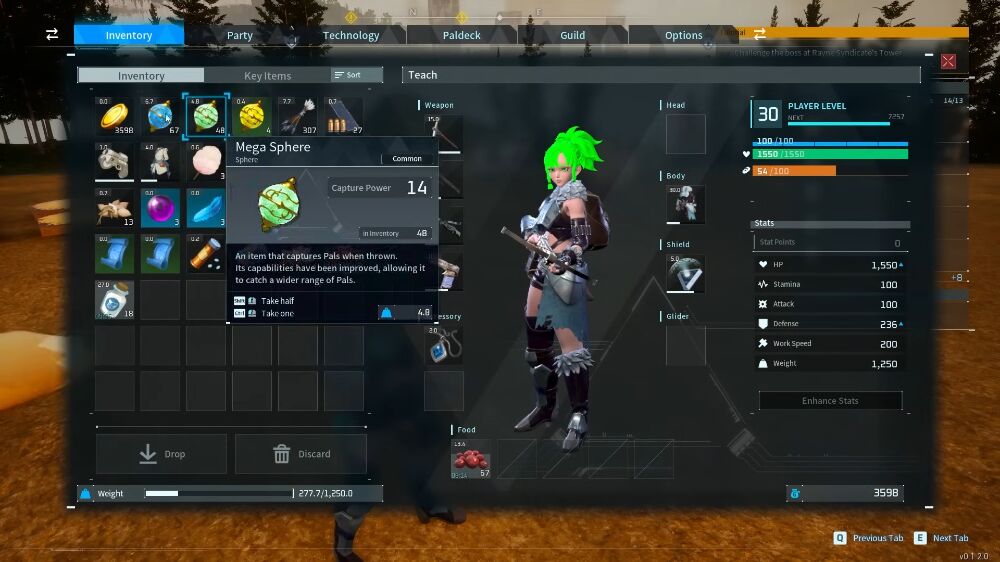Image resolution: width=1000 pixels, height=562 pixels.
Task: Choose the yellow sphere slot
Action: point(252,117)
